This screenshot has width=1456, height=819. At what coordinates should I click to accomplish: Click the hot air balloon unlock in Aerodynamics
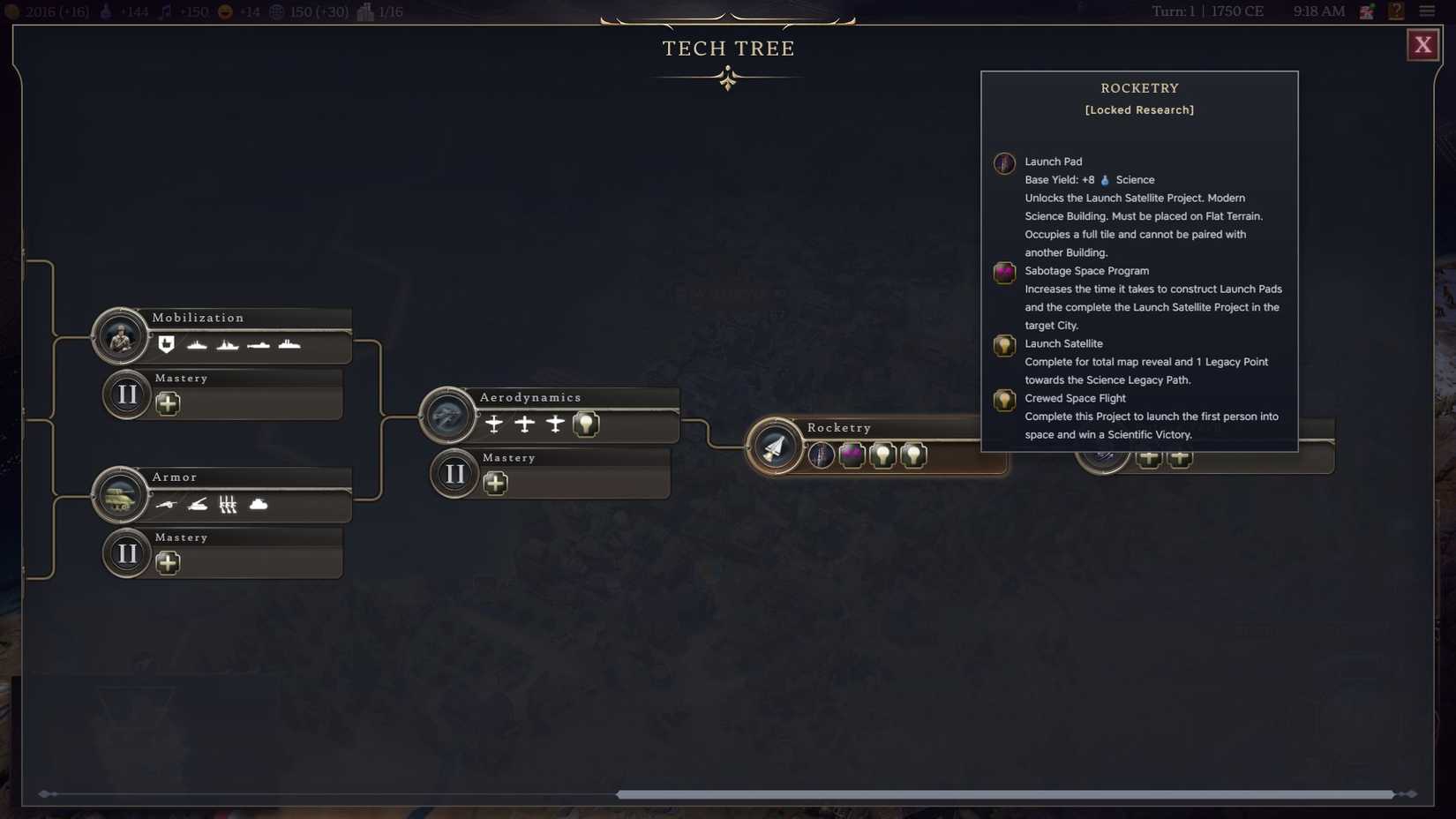point(585,424)
